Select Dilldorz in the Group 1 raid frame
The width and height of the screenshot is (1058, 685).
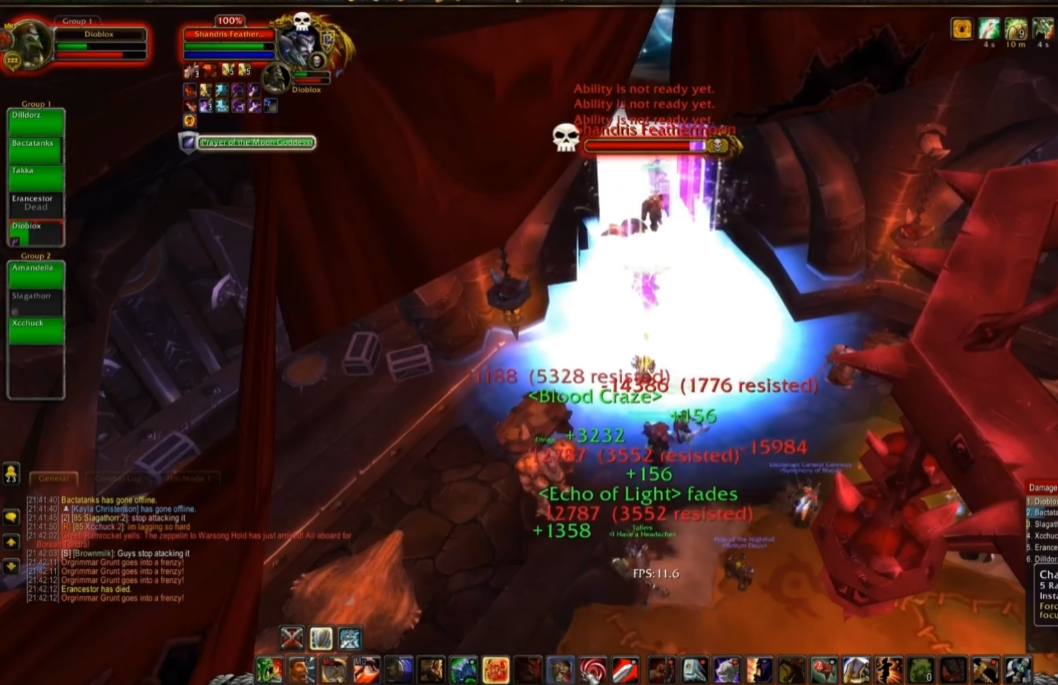(36, 123)
